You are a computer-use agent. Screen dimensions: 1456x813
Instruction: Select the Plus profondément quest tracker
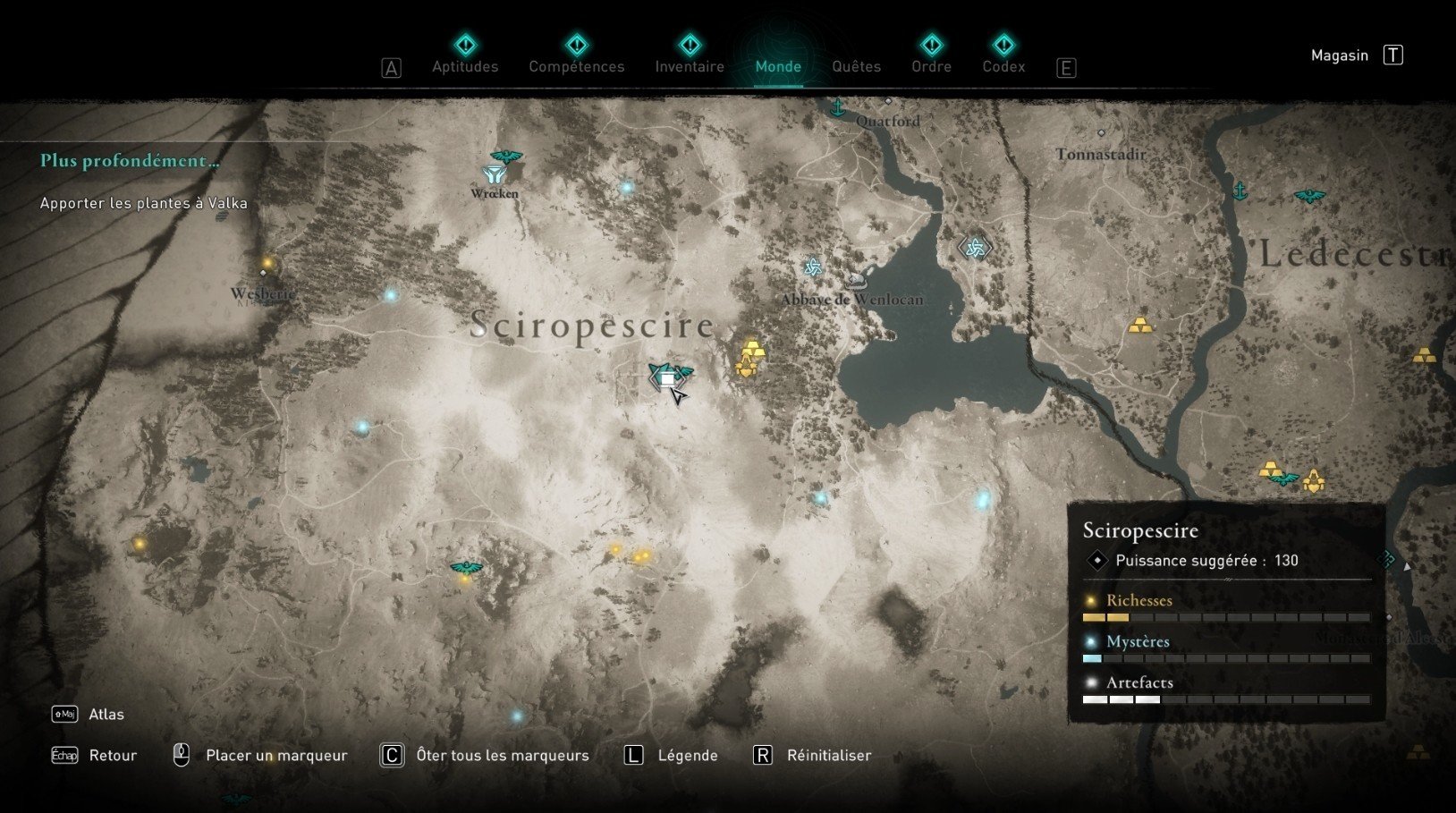click(x=130, y=161)
